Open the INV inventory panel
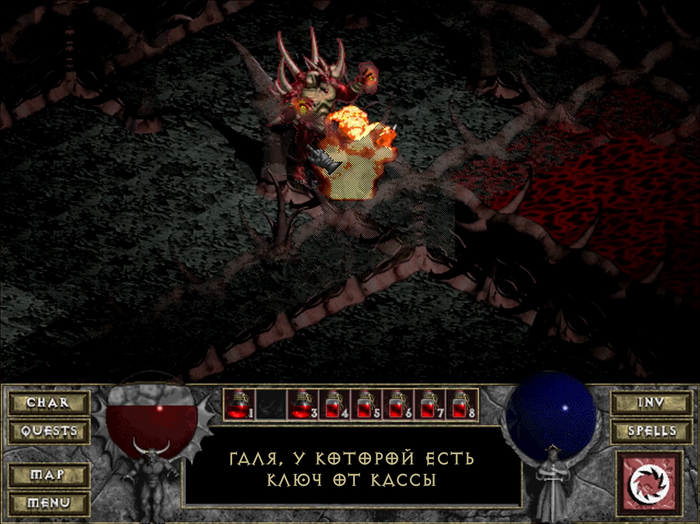 pyautogui.click(x=650, y=403)
